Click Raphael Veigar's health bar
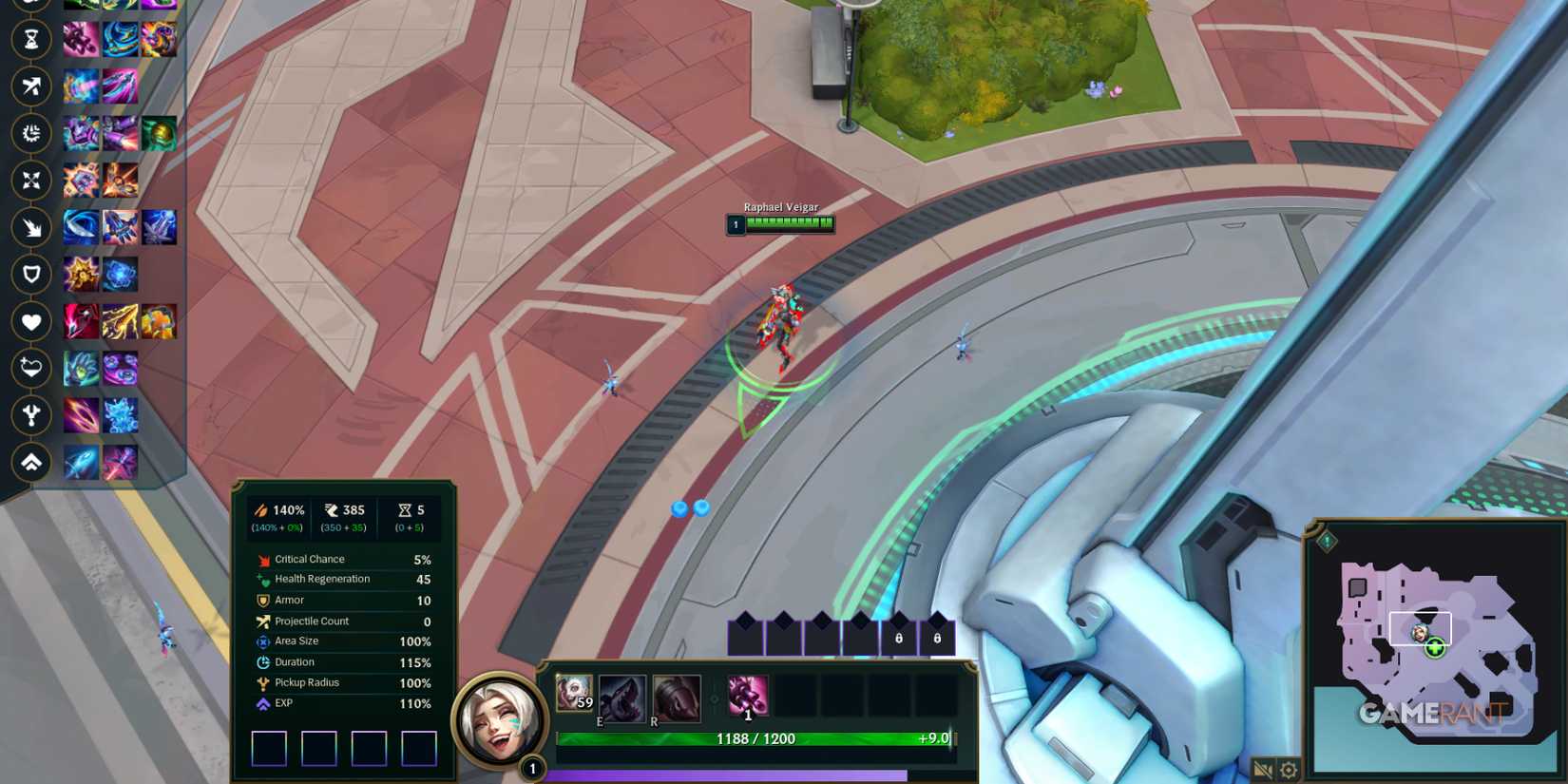Screen dimensions: 1568x784 click(x=789, y=224)
